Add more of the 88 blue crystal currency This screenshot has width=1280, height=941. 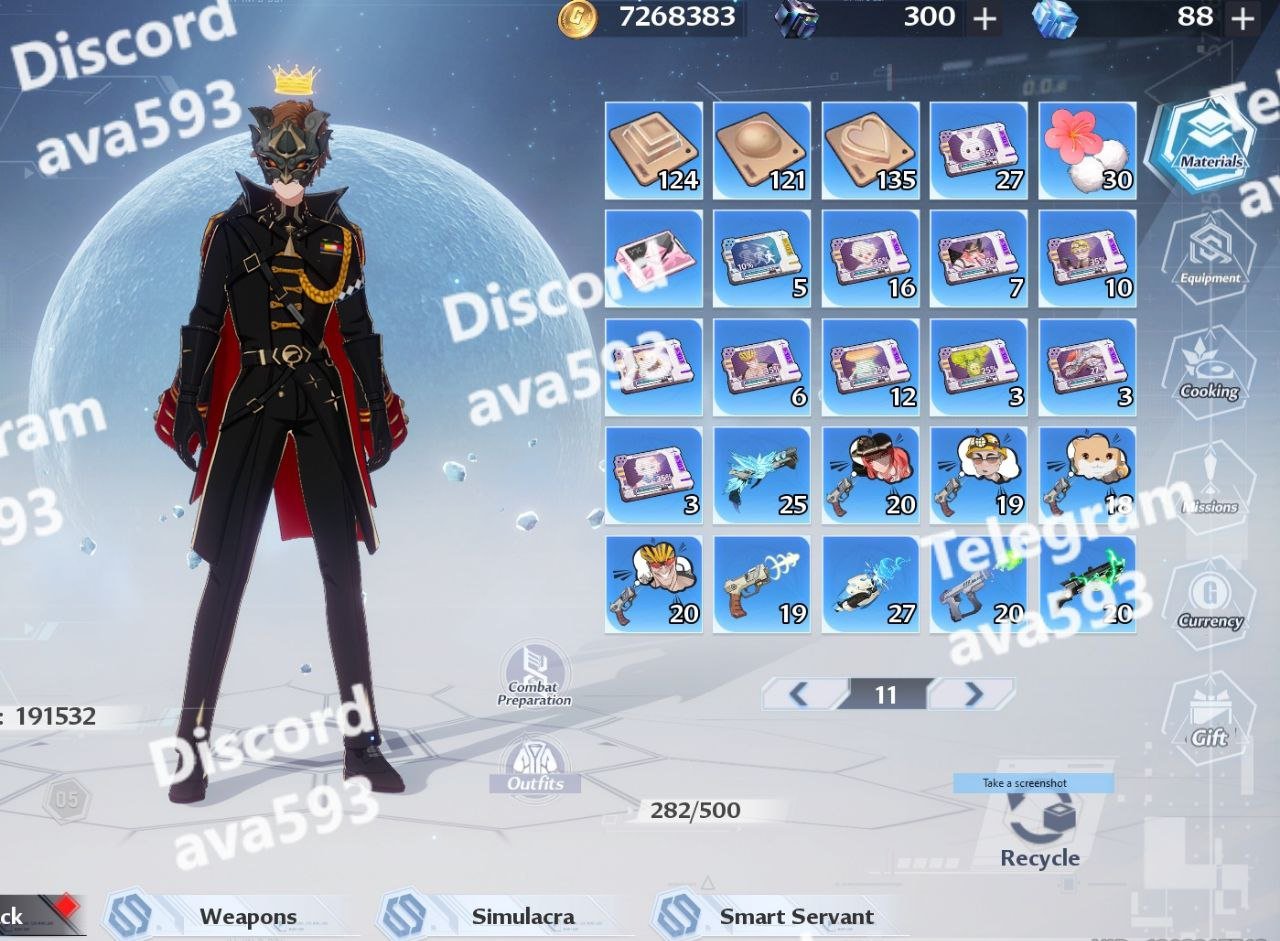(x=1242, y=18)
